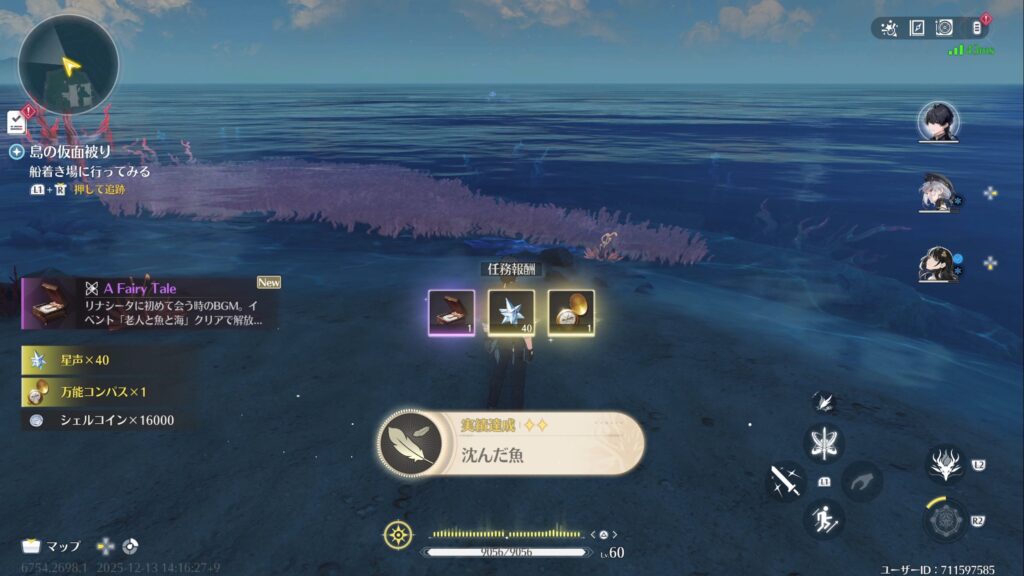Open the 沈んだ魚 achievement banner
This screenshot has height=576, width=1024.
pos(510,443)
